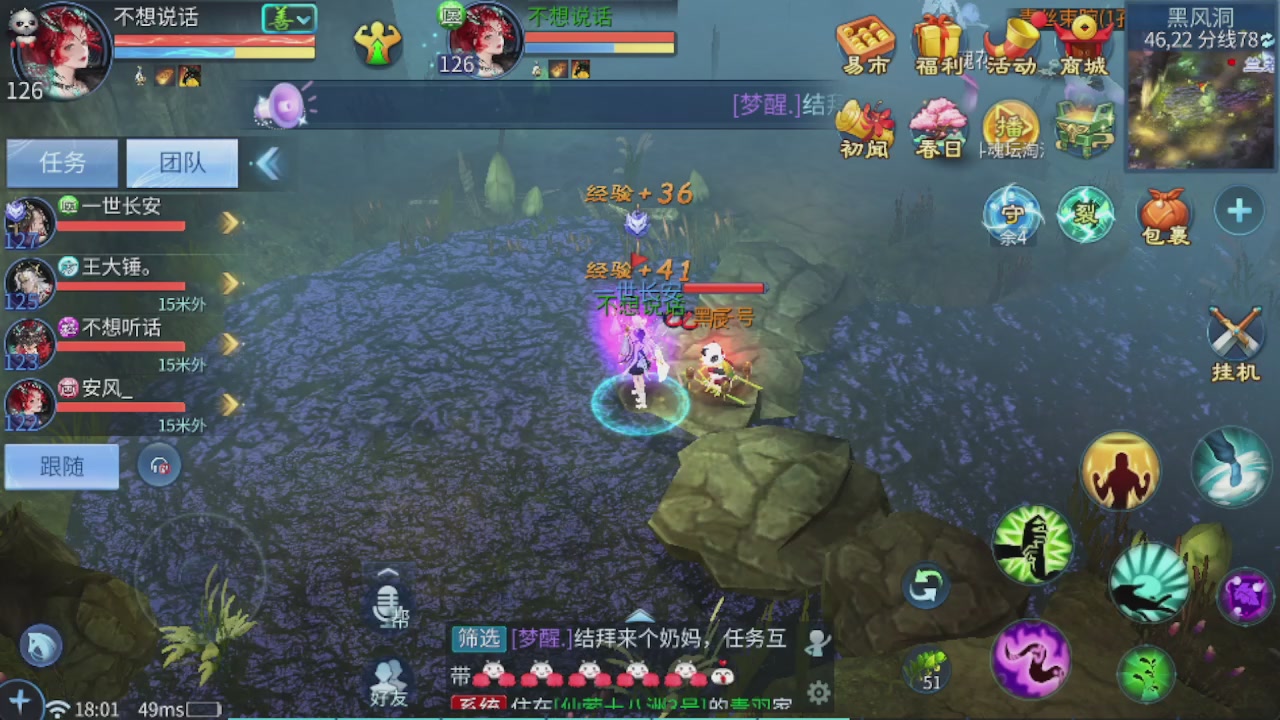Click the 跟随 follow button
Screen dimensions: 1280x720
click(61, 466)
